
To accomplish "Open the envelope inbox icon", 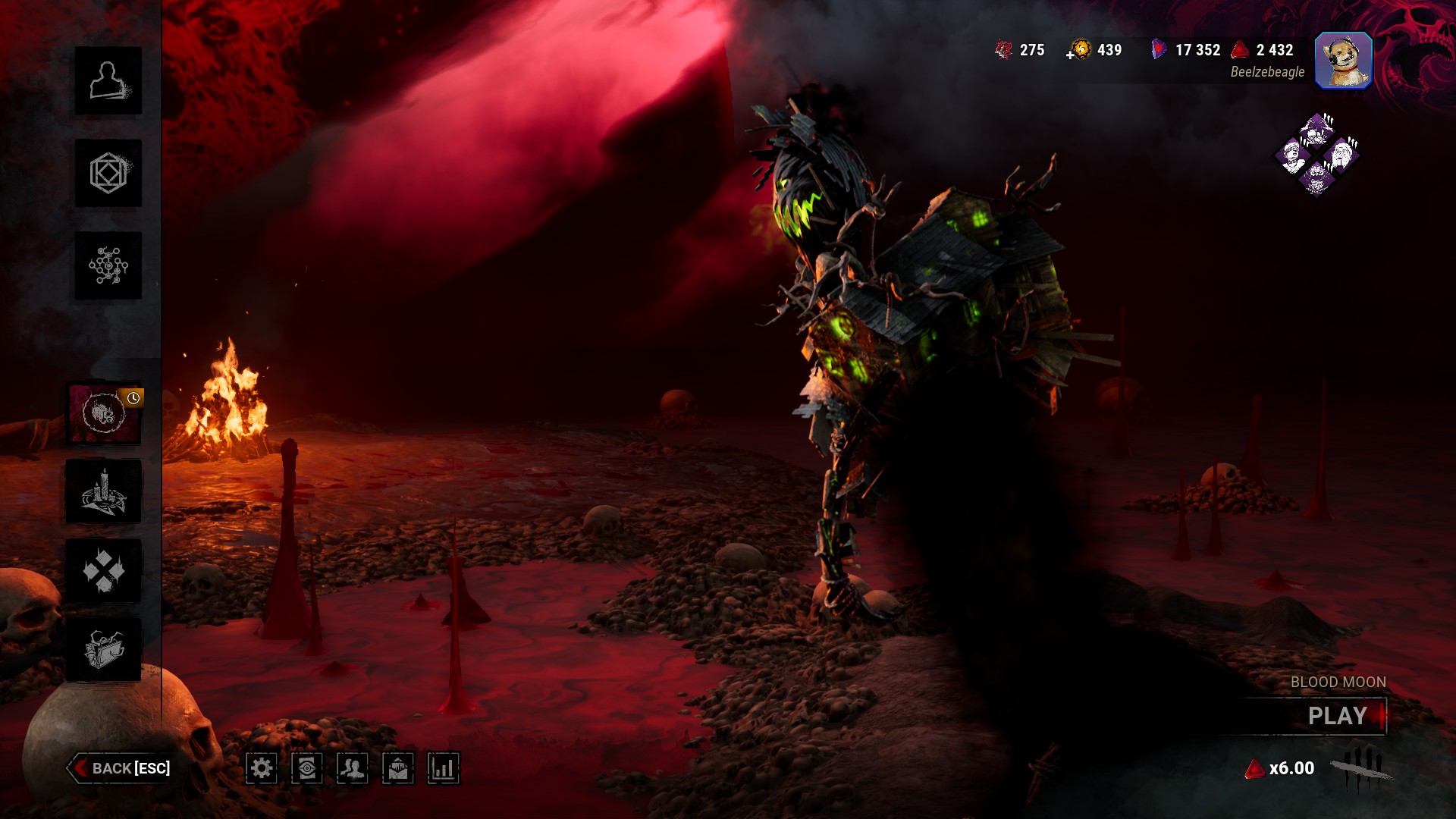I will point(398,769).
